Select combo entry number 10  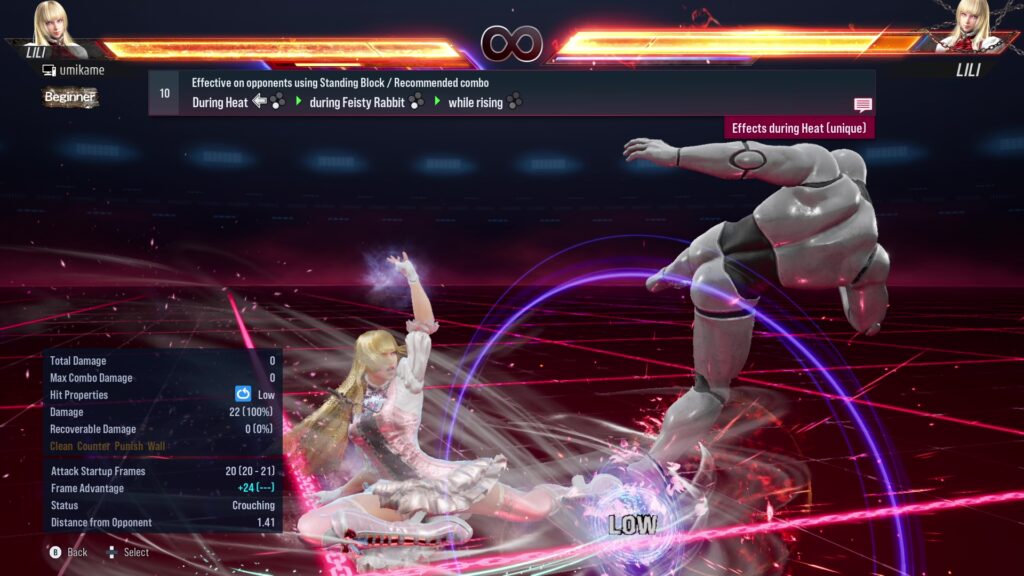coord(165,93)
